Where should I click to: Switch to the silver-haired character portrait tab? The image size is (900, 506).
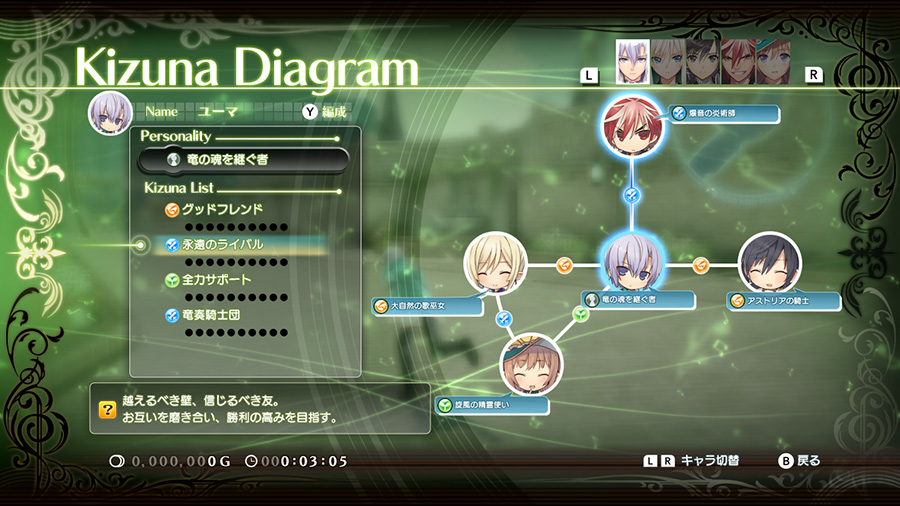tap(632, 61)
